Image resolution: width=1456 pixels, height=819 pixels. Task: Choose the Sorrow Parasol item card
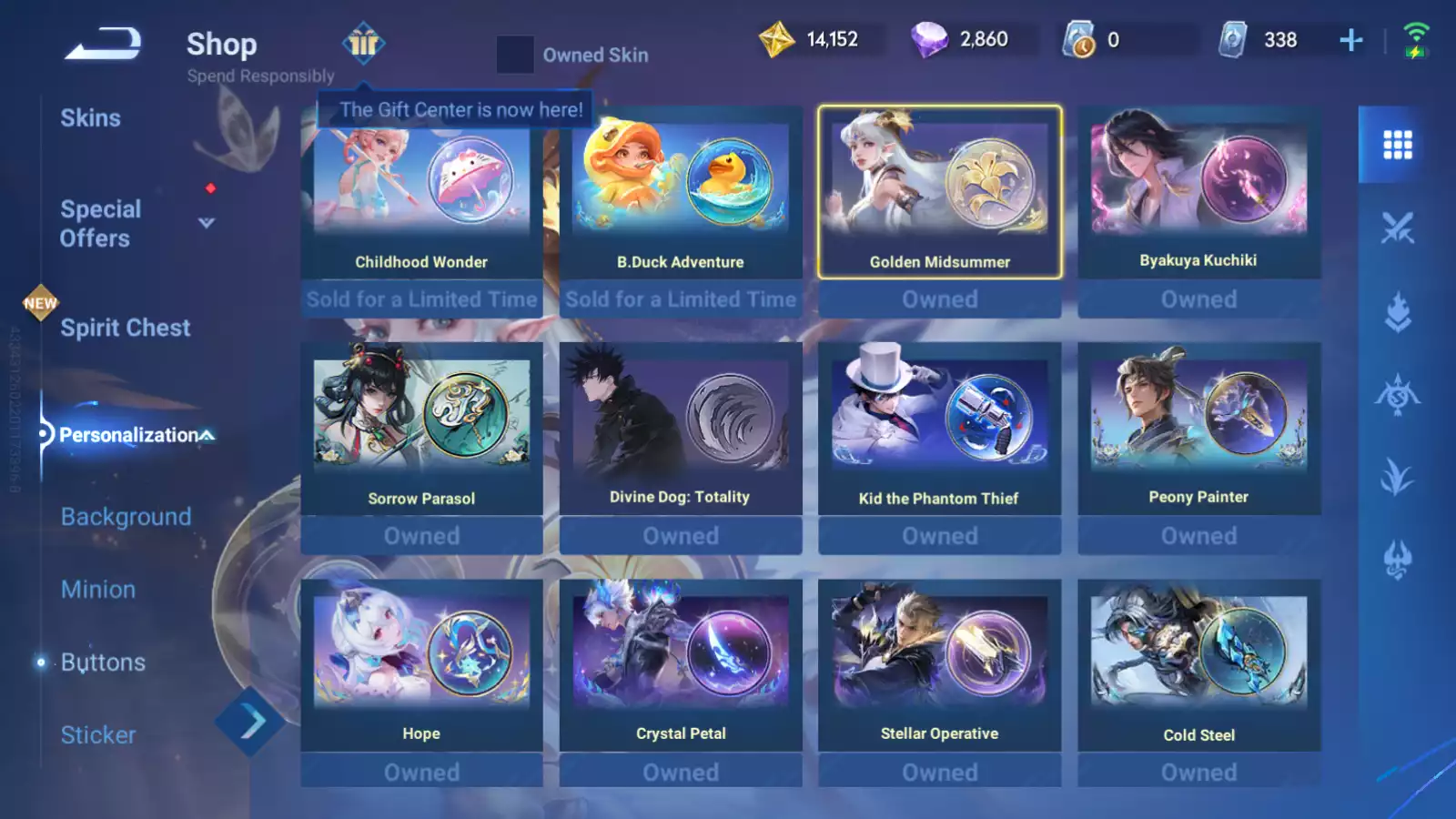421,430
